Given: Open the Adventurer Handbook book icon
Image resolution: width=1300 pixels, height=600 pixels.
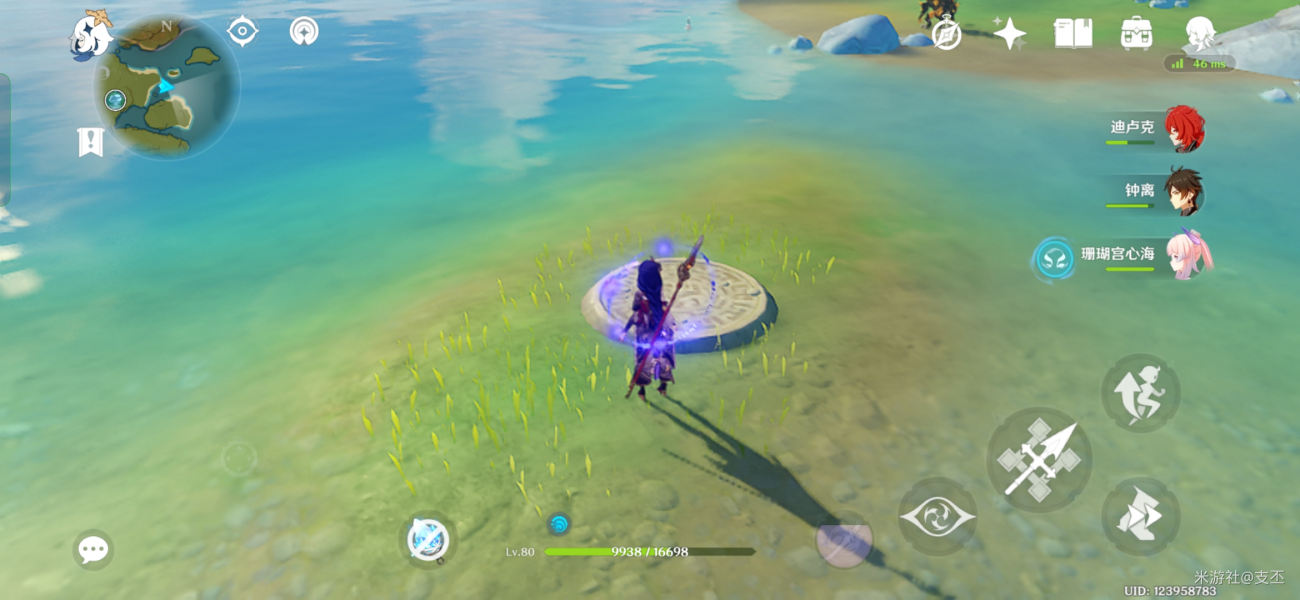Looking at the screenshot, I should coord(1072,33).
